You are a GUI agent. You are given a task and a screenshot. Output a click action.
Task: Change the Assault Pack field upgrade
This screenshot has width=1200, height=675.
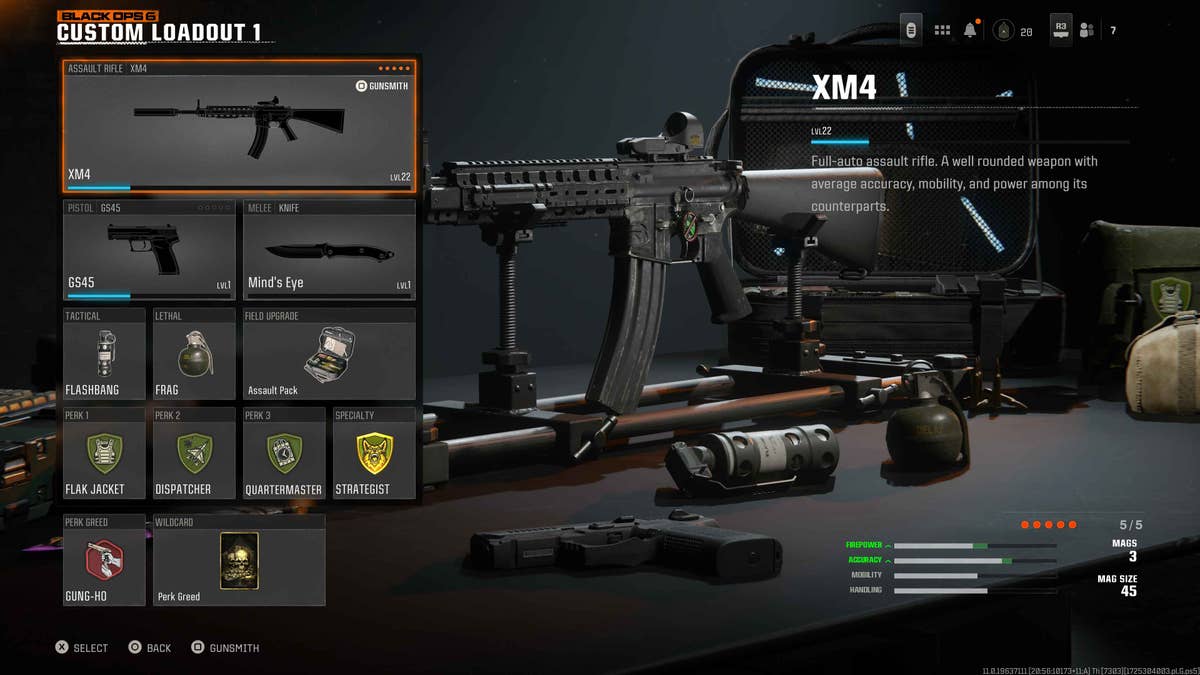point(329,354)
